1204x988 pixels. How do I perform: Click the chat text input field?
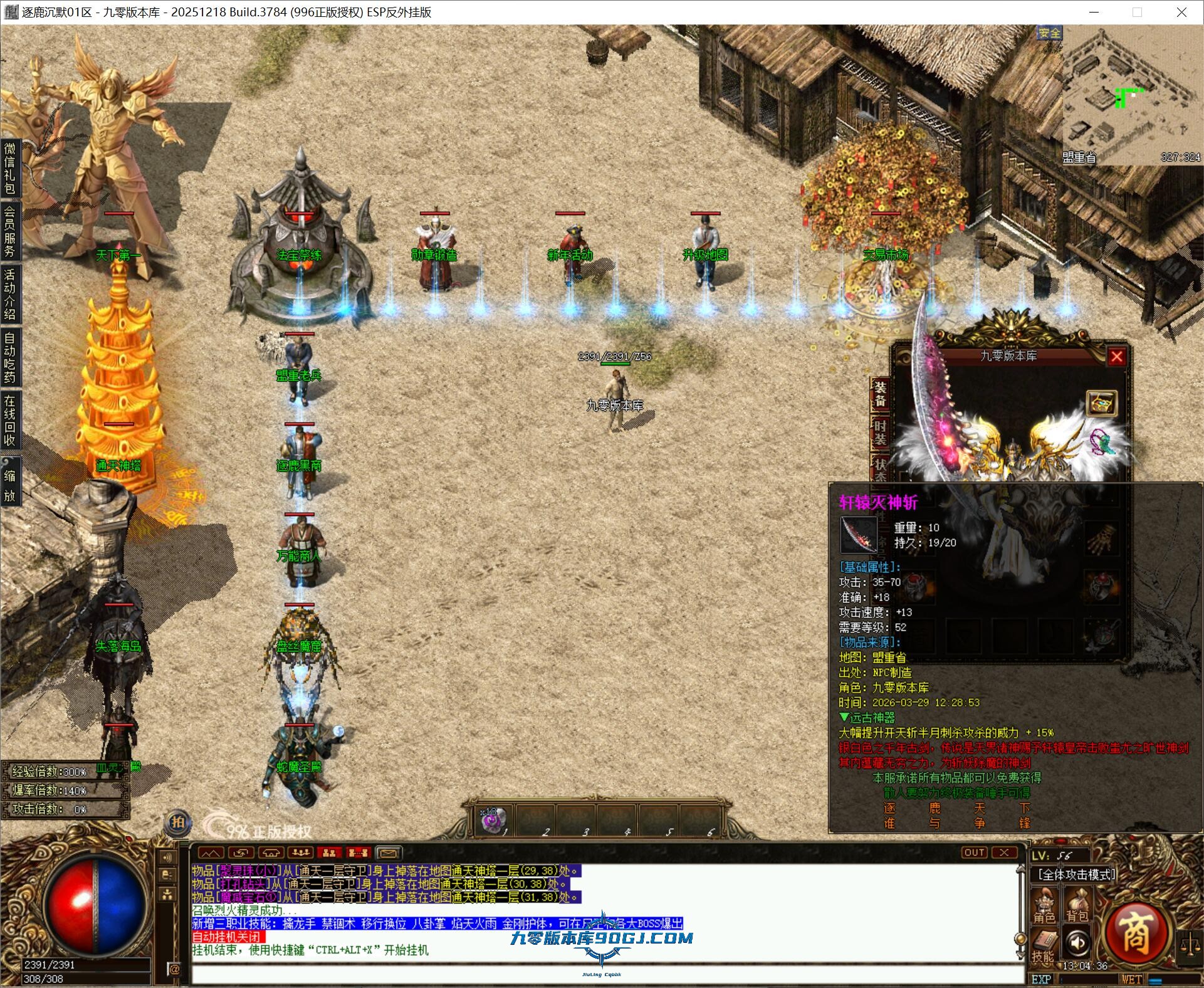coord(602,974)
